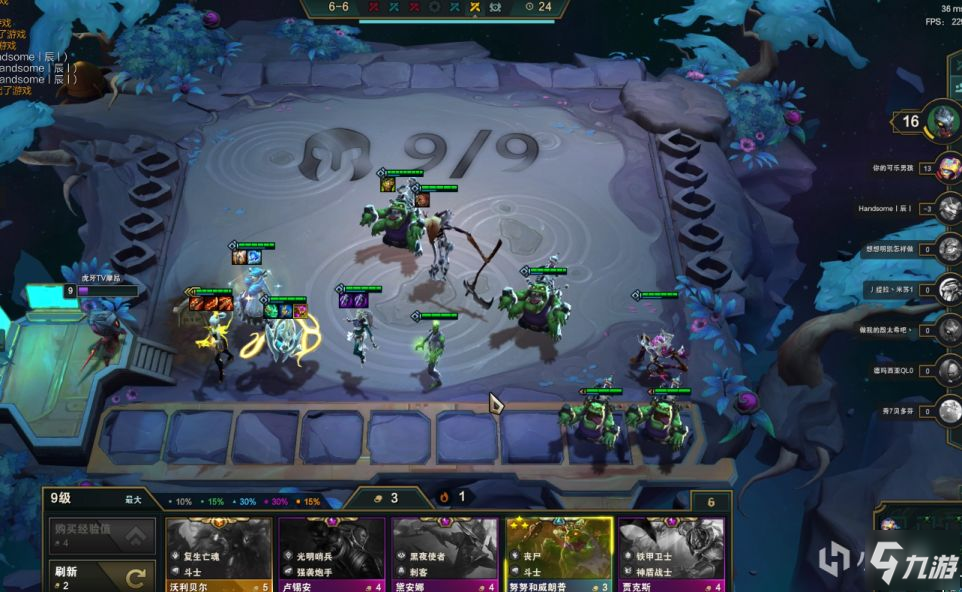
Task: Show the board of player 做我的殷太希吧
Action: [x=948, y=329]
